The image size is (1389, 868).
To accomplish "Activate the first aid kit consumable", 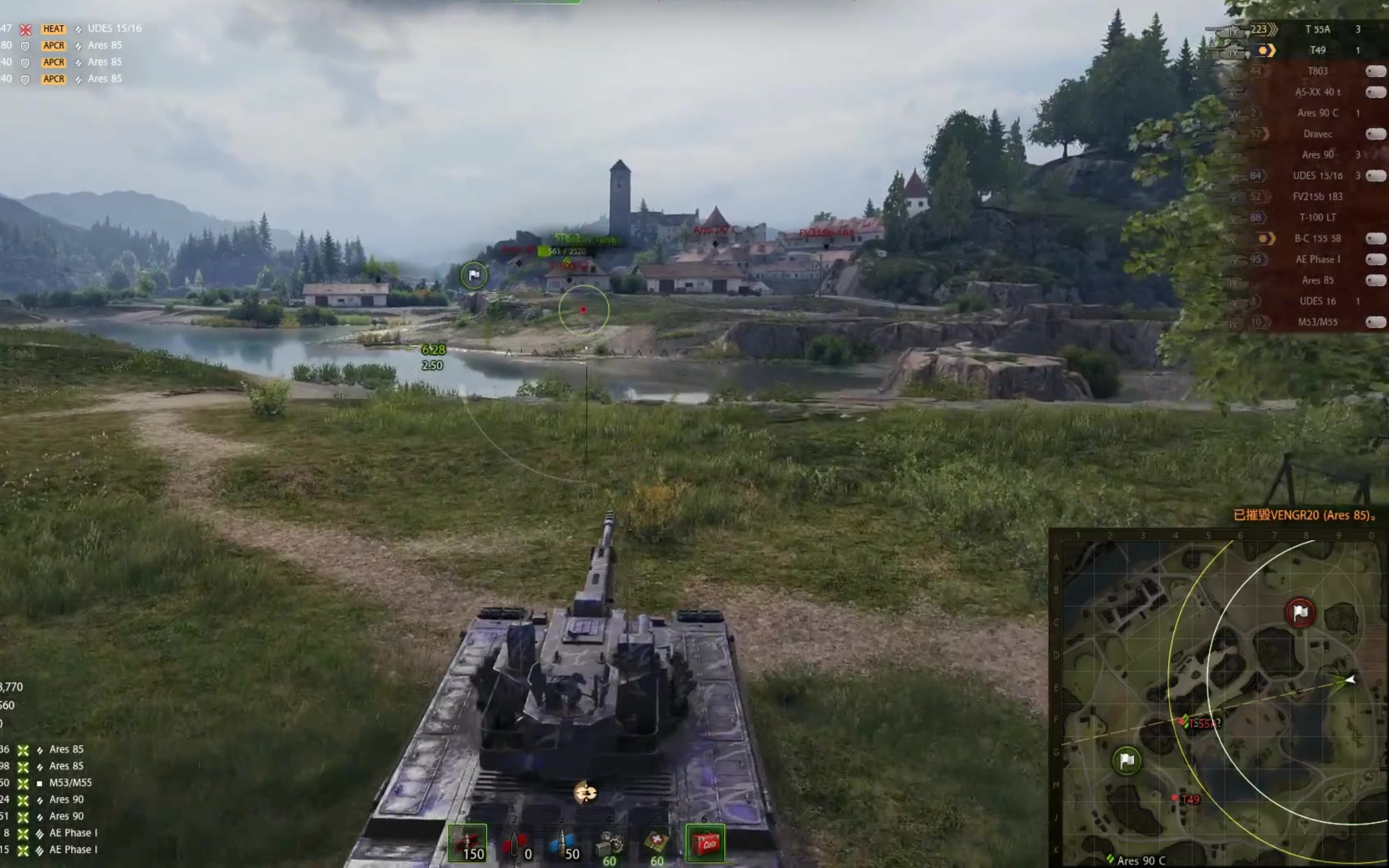I will pyautogui.click(x=656, y=843).
